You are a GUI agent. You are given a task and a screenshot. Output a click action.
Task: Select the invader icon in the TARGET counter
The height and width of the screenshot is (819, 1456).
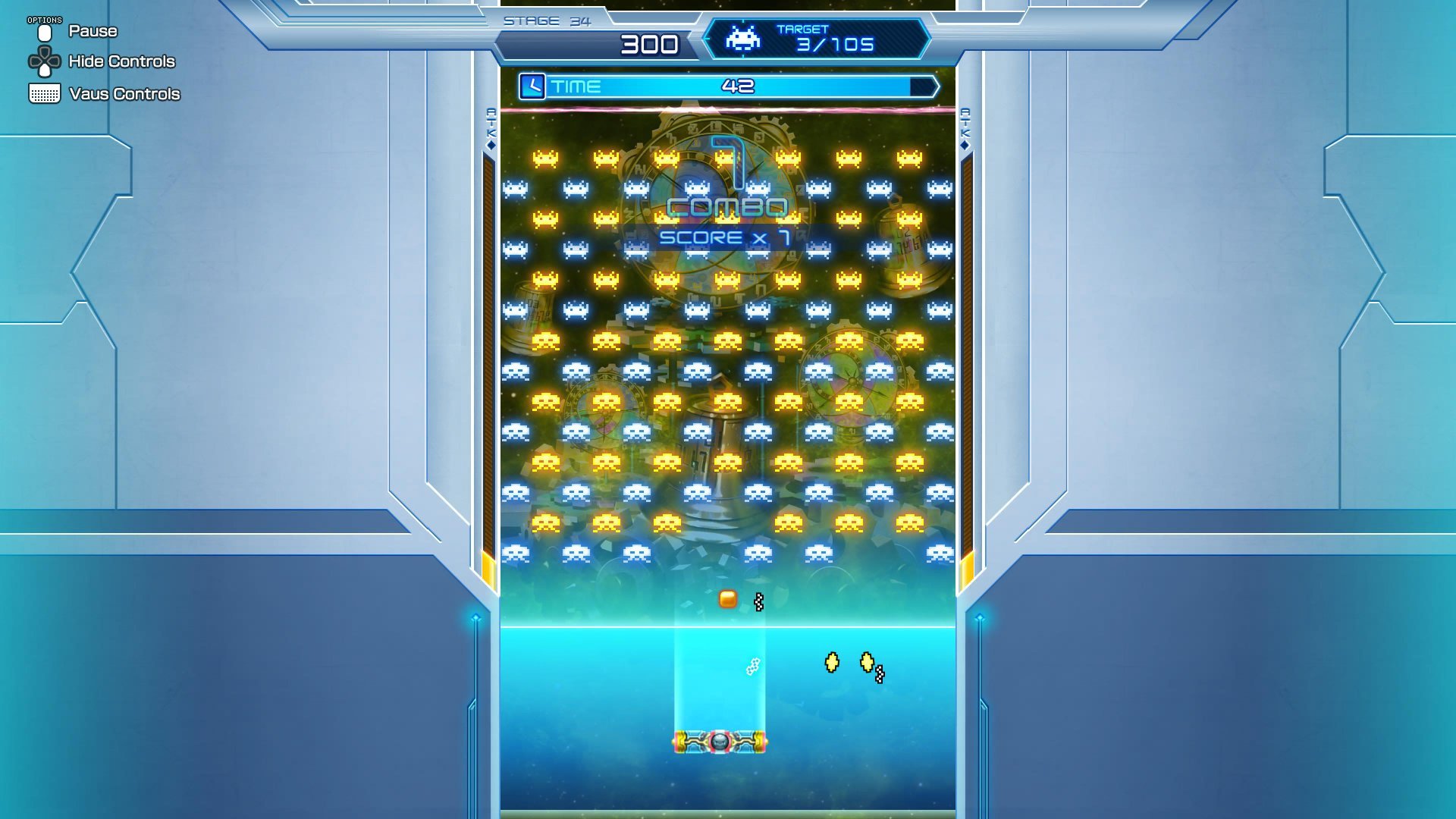(743, 39)
